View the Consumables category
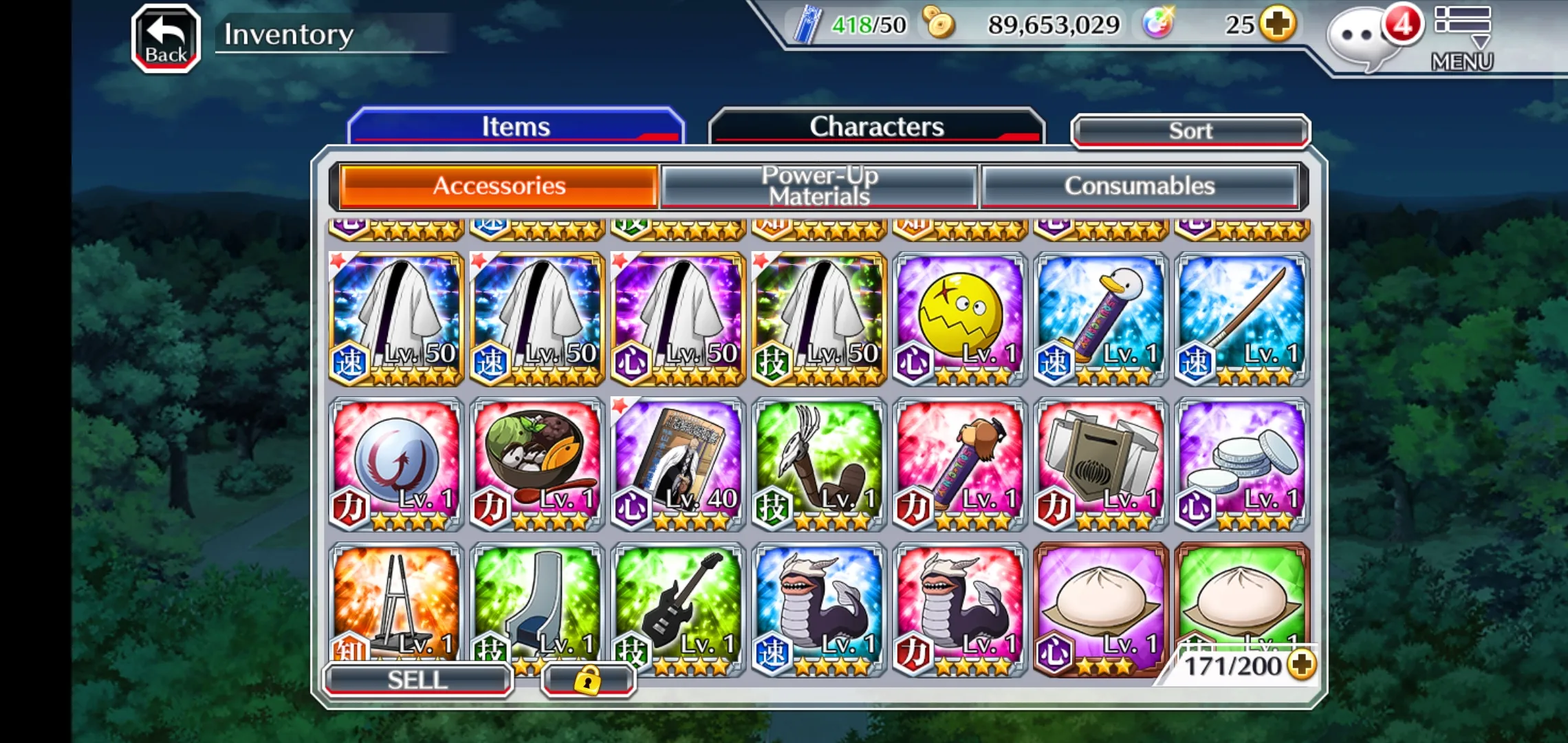 [1140, 186]
